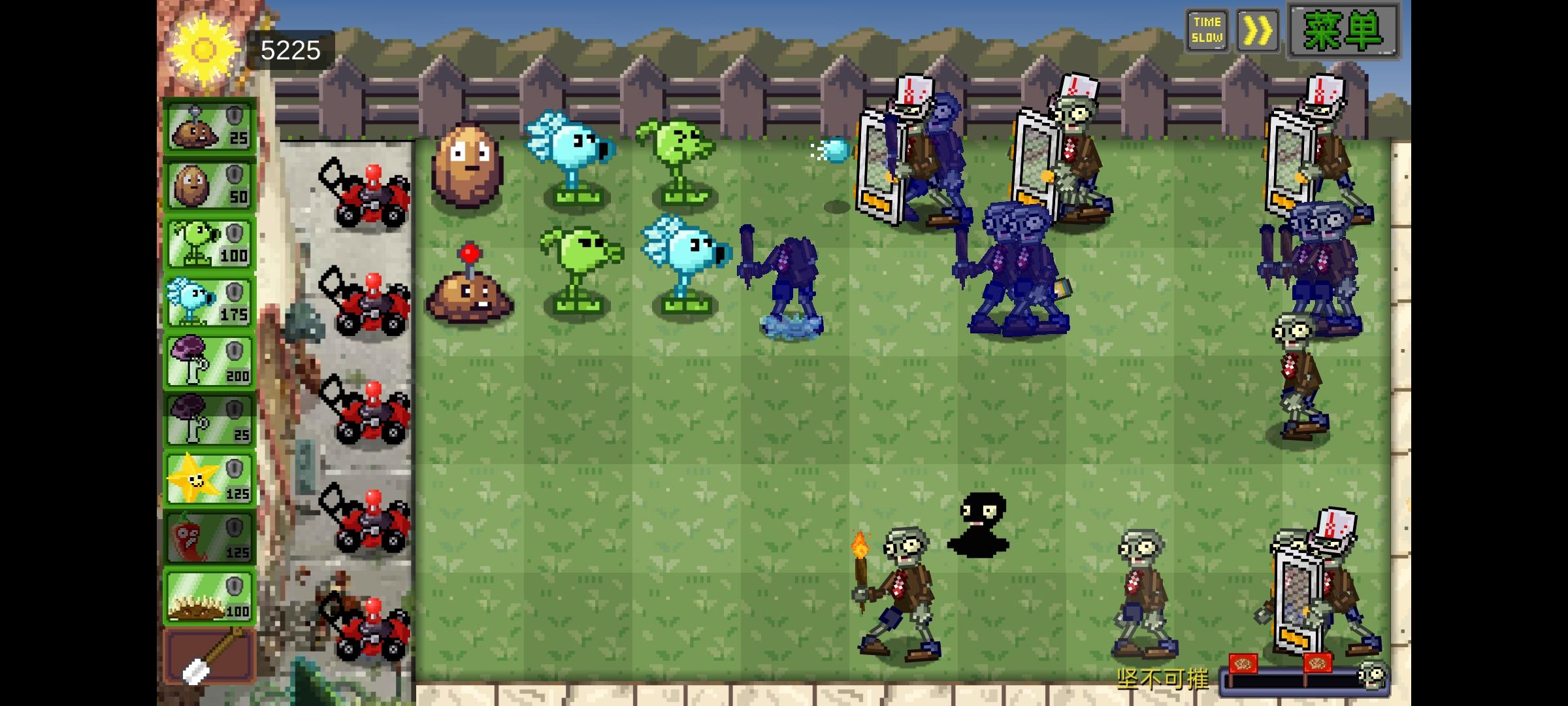Image resolution: width=1568 pixels, height=706 pixels.
Task: Select the 200-sun mushroom seed packet
Action: (x=208, y=360)
